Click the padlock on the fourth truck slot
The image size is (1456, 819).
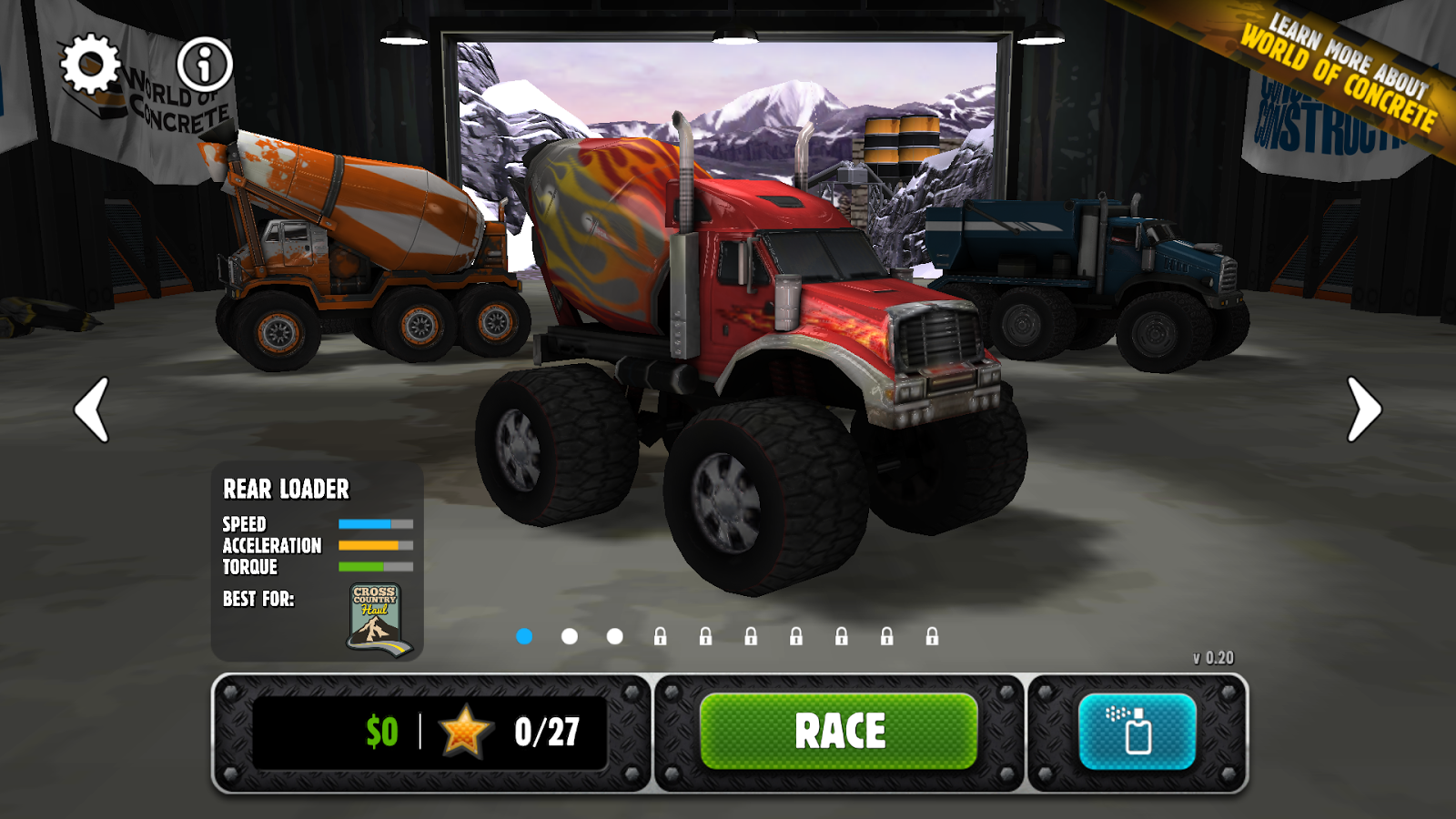[662, 634]
